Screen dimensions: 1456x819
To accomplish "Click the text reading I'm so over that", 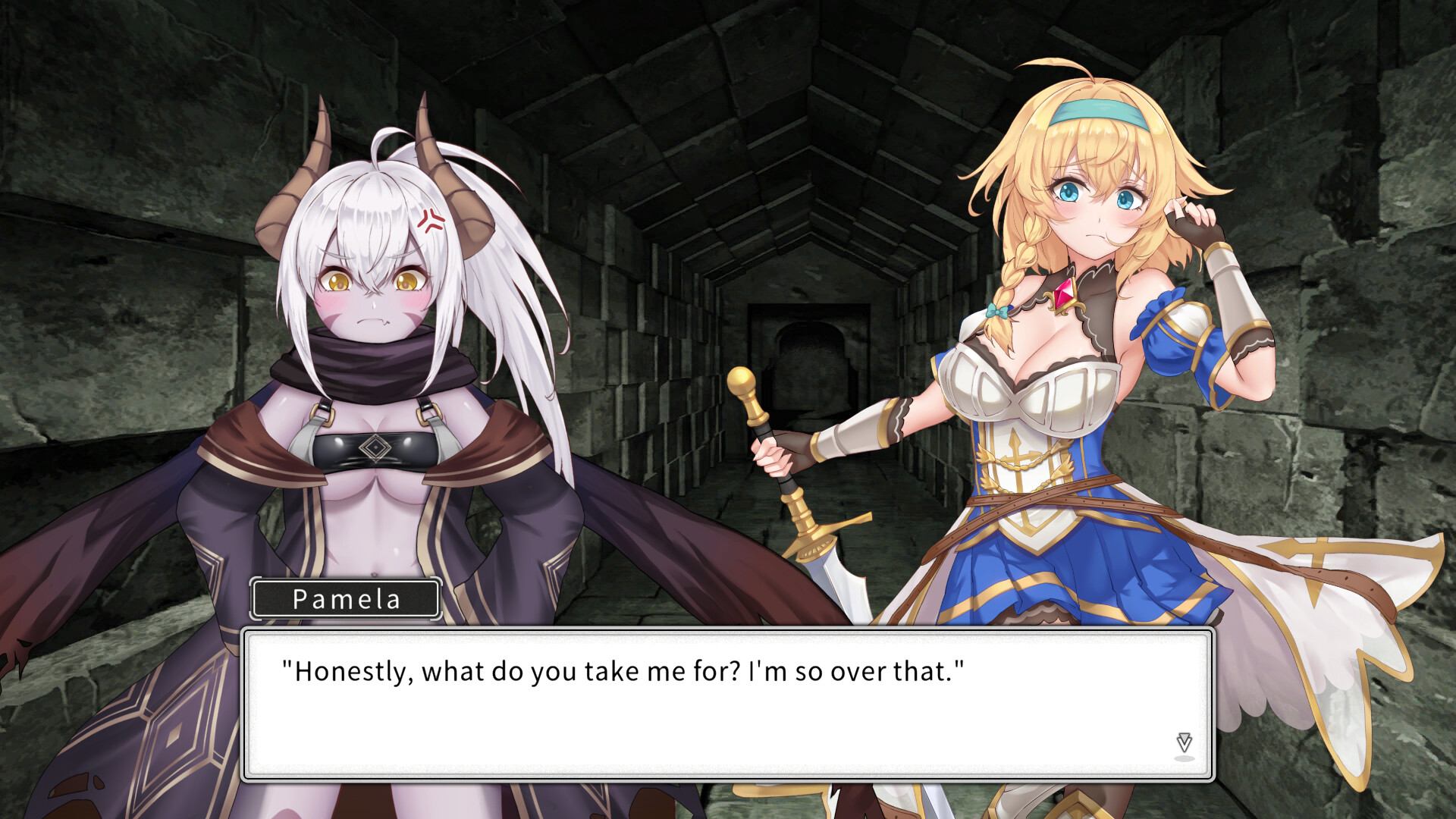I will point(857,670).
